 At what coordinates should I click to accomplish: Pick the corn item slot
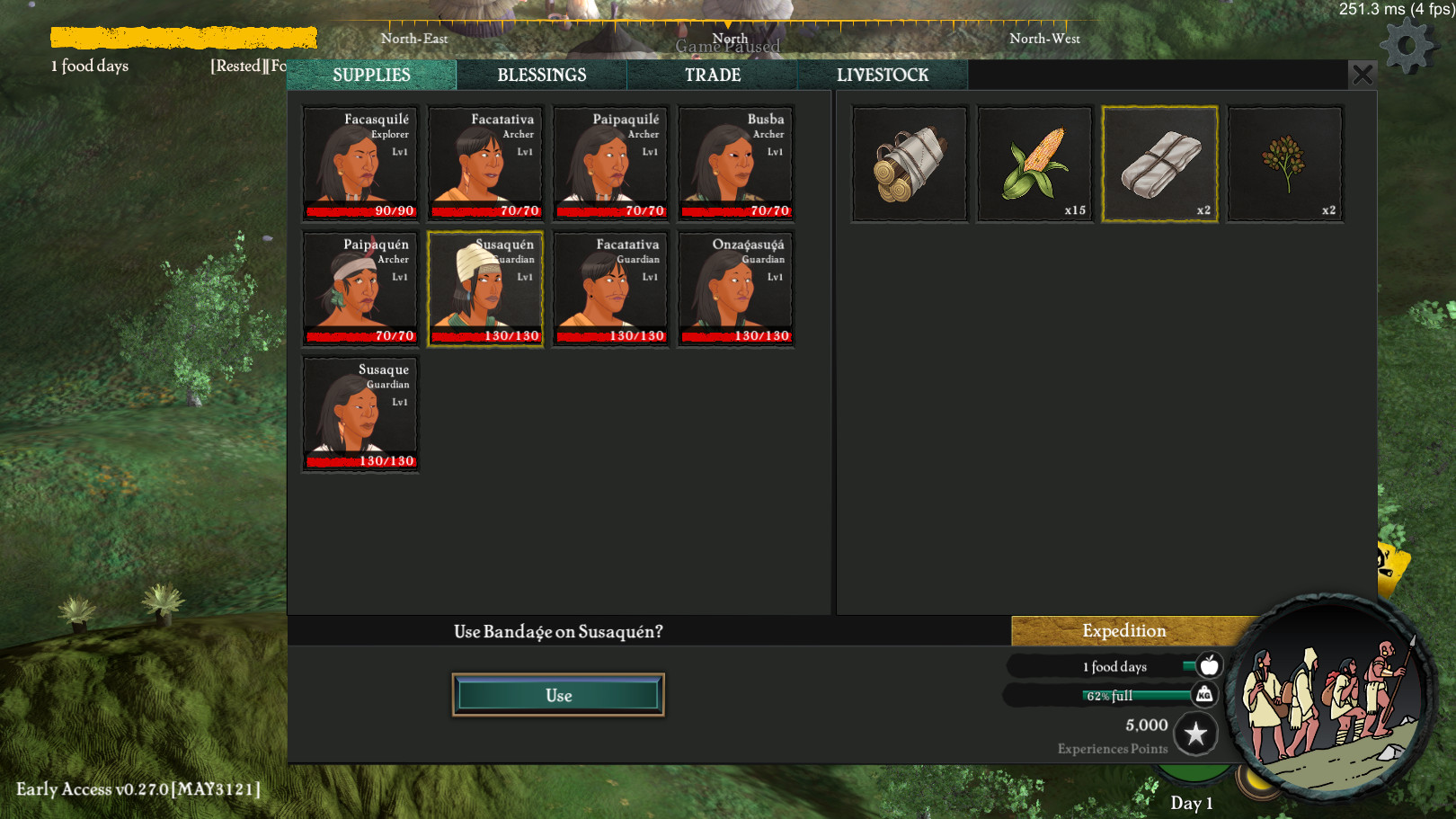(x=1034, y=164)
